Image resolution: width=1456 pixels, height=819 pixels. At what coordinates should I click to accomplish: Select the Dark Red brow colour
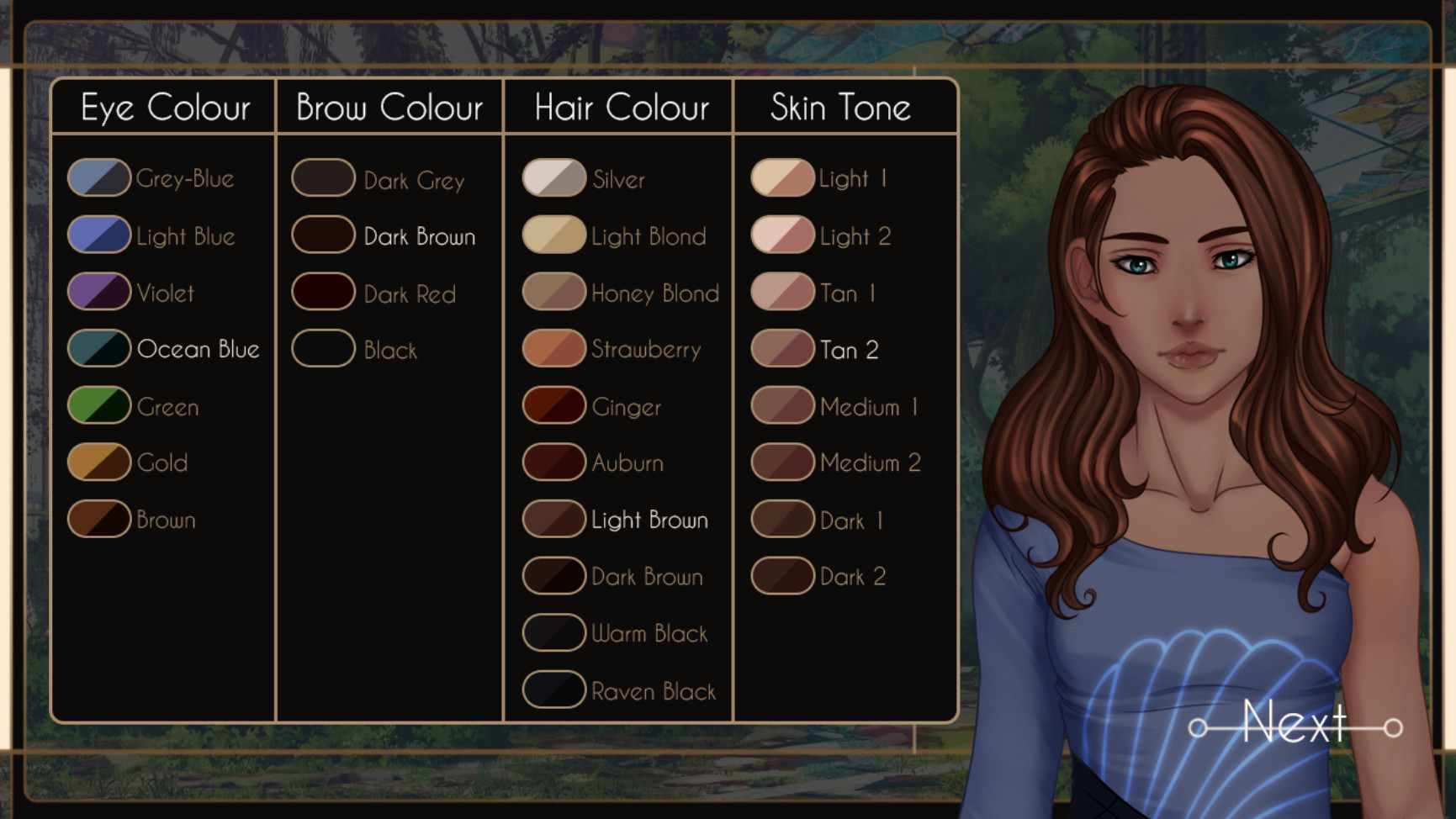pyautogui.click(x=323, y=292)
